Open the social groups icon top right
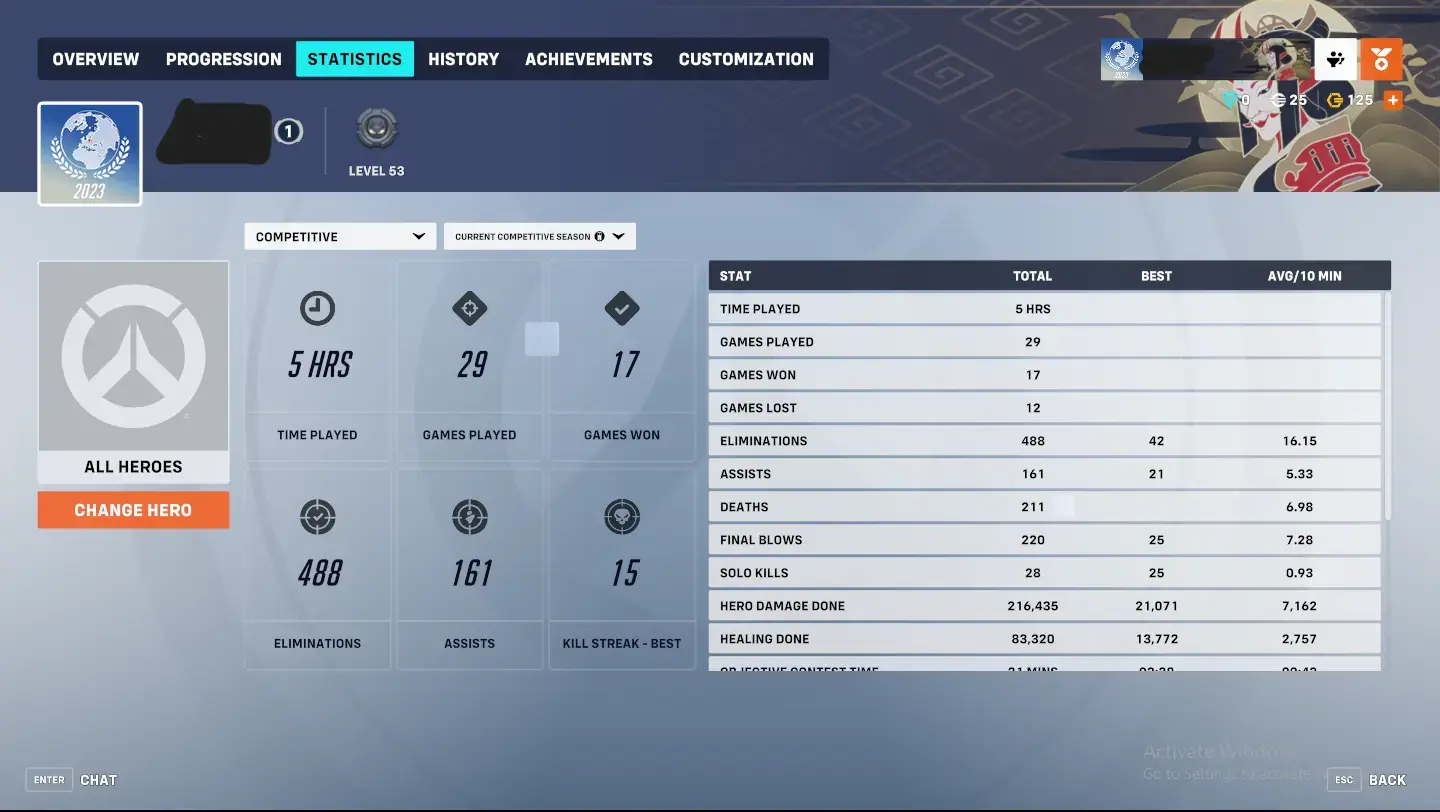Screen dimensions: 1440x812 click(x=1336, y=59)
